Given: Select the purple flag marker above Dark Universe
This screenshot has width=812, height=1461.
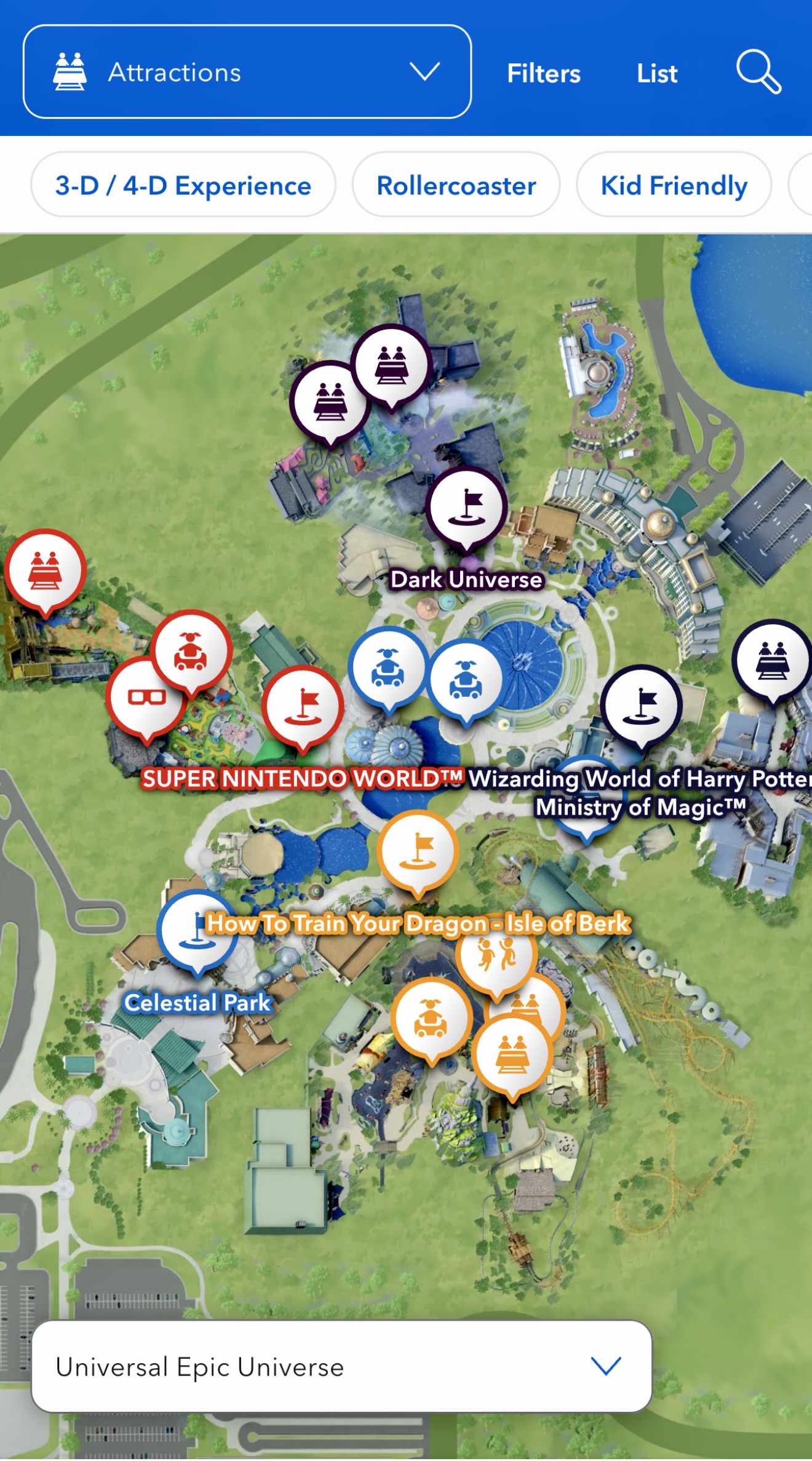Looking at the screenshot, I should click(x=466, y=506).
